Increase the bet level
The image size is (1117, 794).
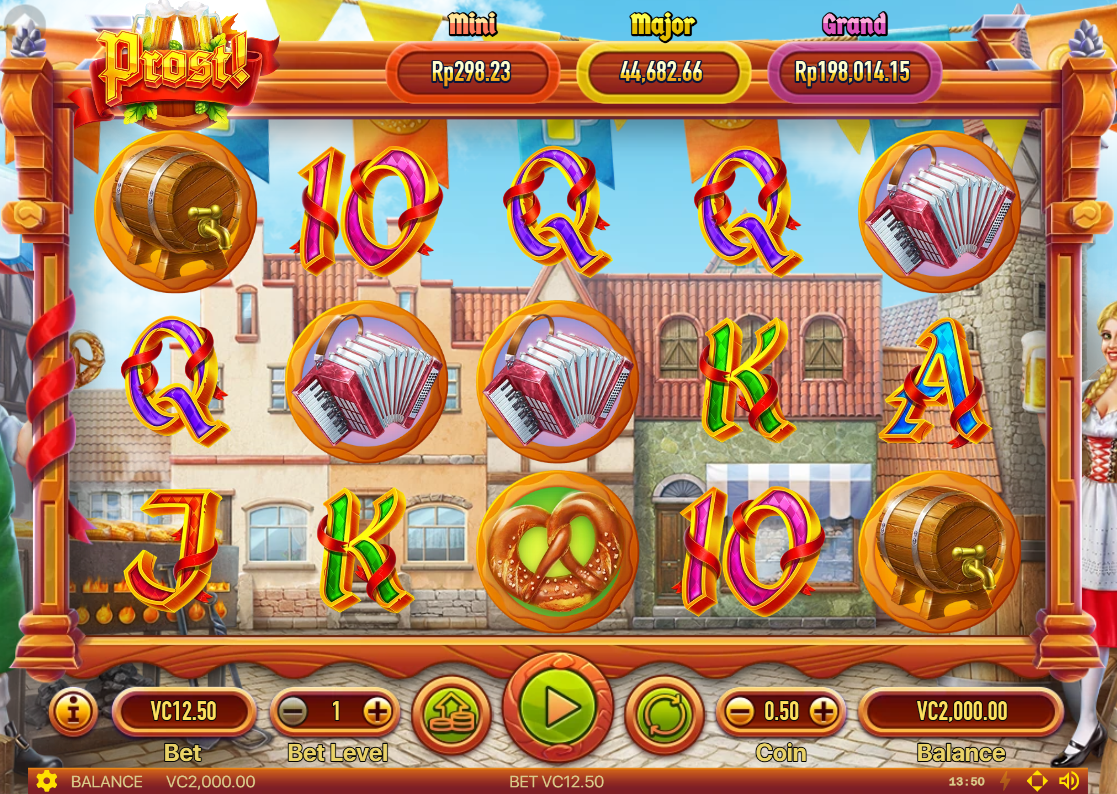377,712
